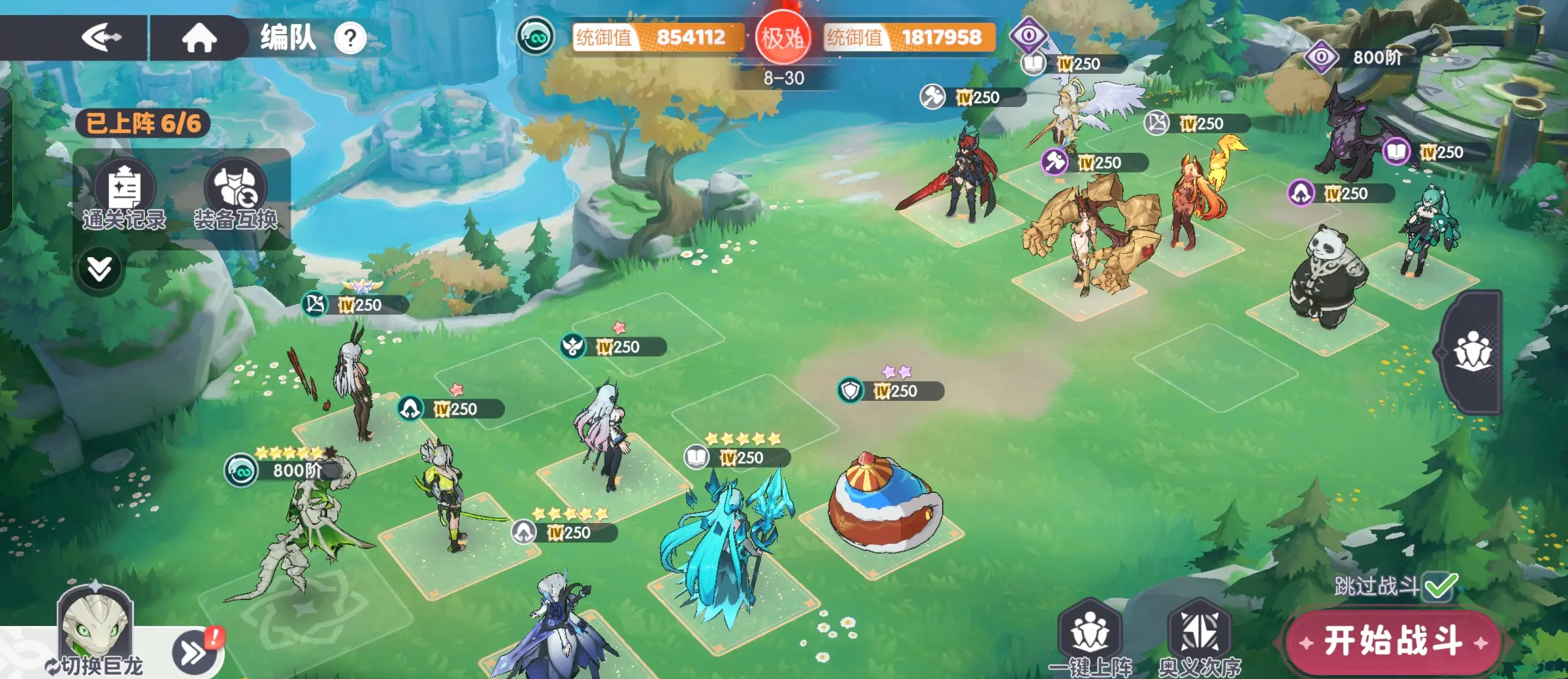Return to the home screen
1568x679 pixels.
point(199,37)
